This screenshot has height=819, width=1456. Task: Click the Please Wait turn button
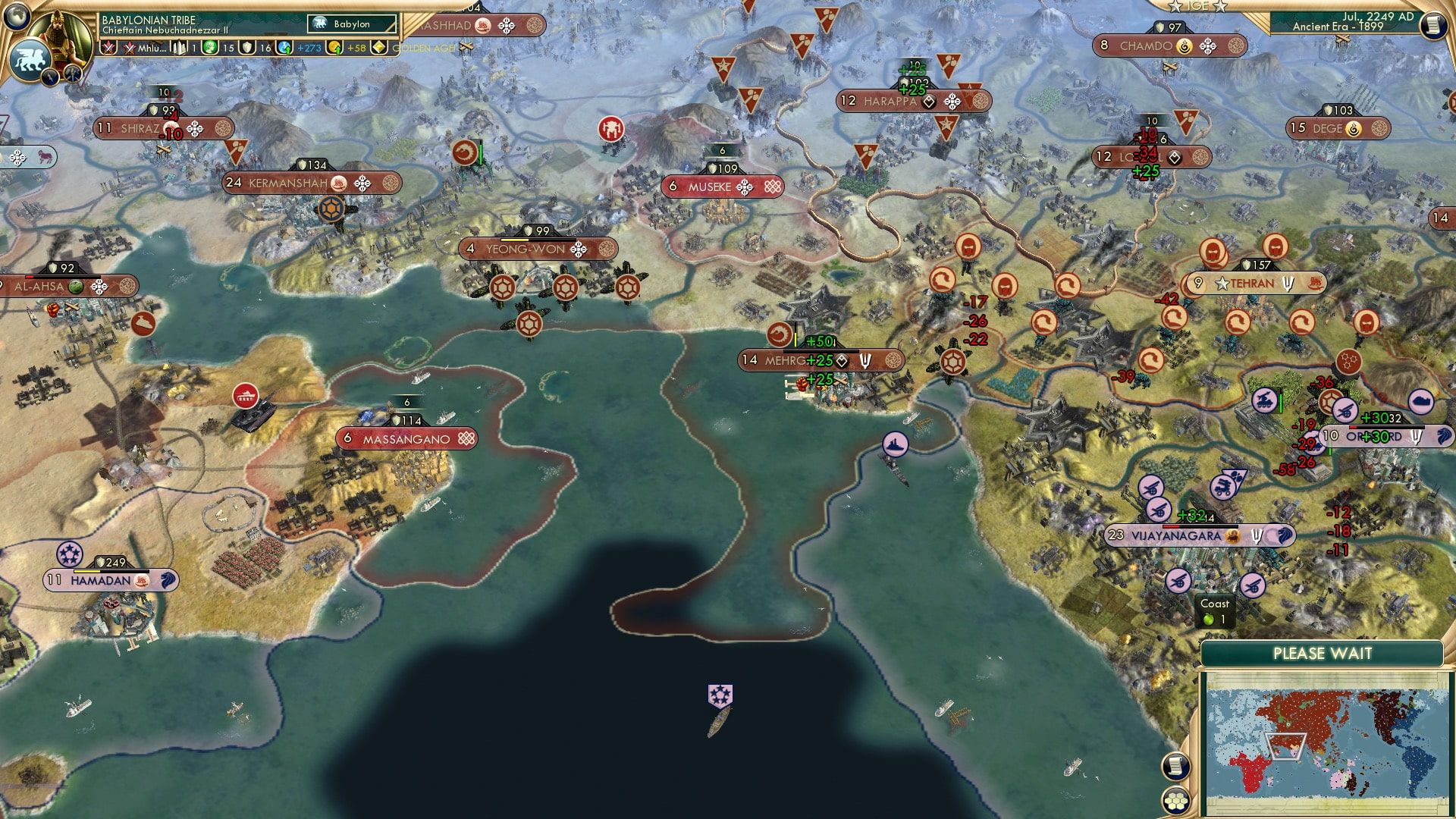coord(1322,654)
